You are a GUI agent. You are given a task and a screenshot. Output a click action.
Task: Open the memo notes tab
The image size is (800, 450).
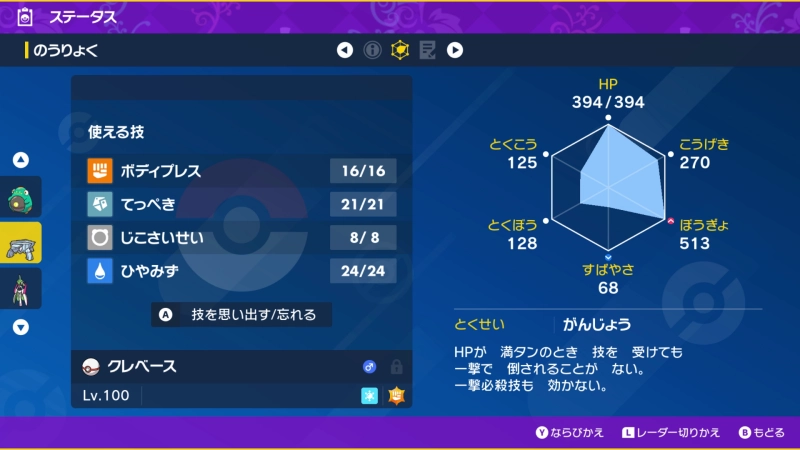[427, 50]
